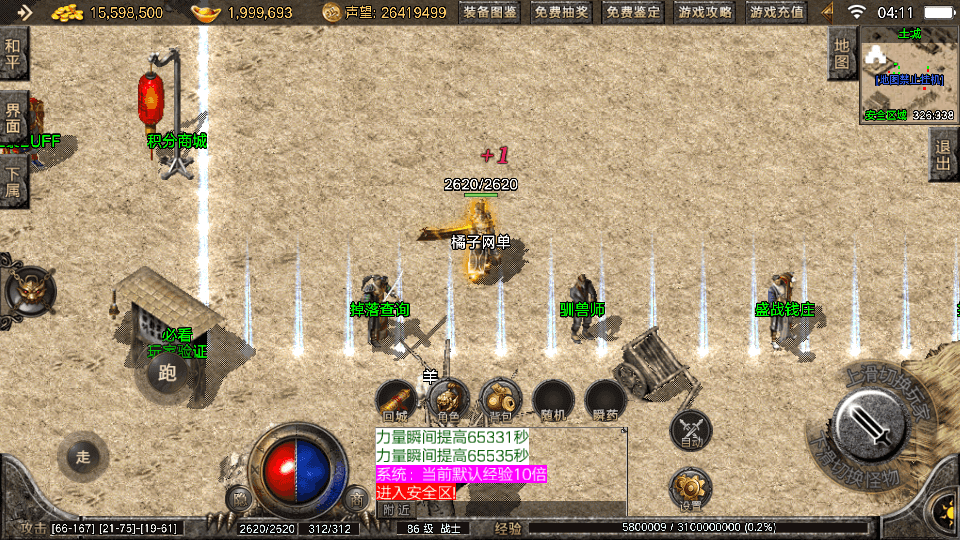960x540 pixels.
Task: Use the 瞬药 instant potion slot
Action: [x=605, y=400]
